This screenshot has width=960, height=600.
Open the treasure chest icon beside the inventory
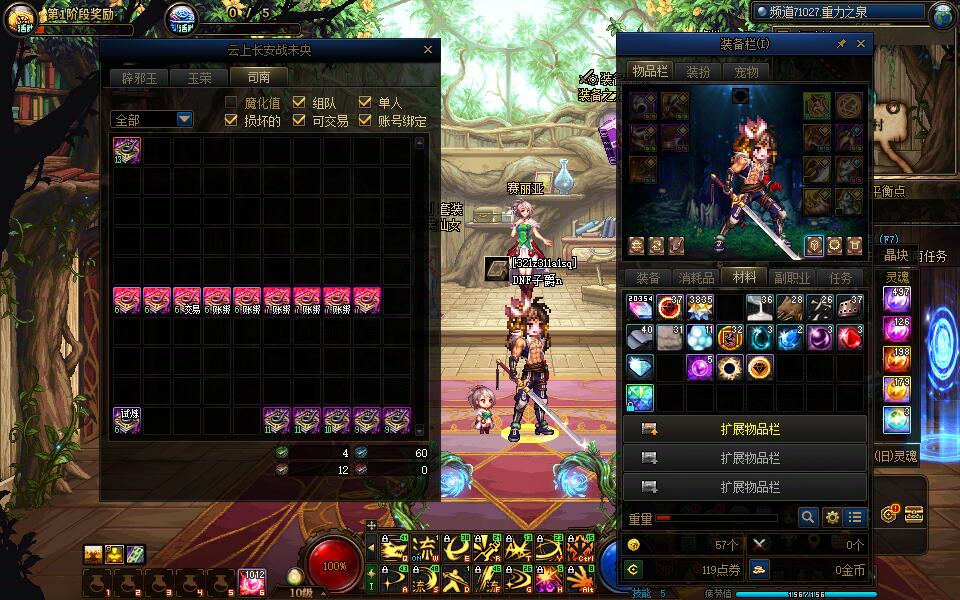point(913,514)
